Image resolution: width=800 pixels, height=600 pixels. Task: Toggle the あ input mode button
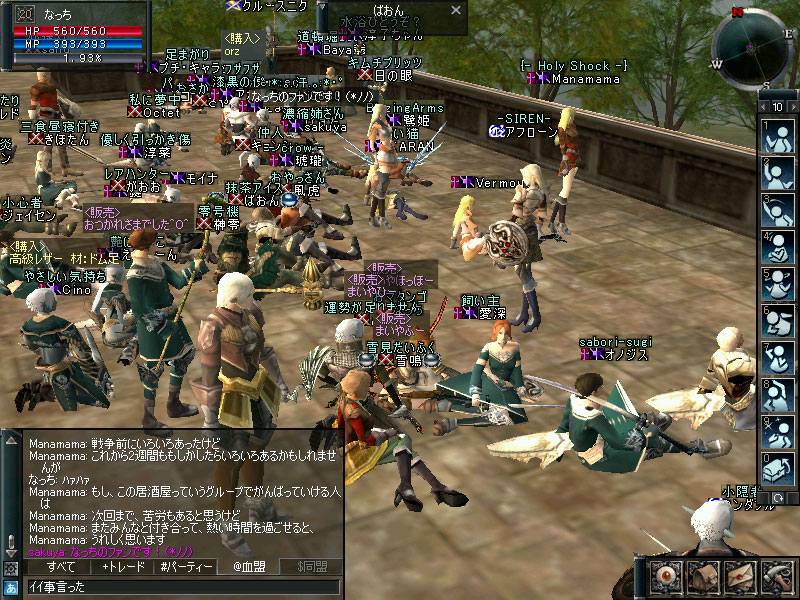coord(11,586)
